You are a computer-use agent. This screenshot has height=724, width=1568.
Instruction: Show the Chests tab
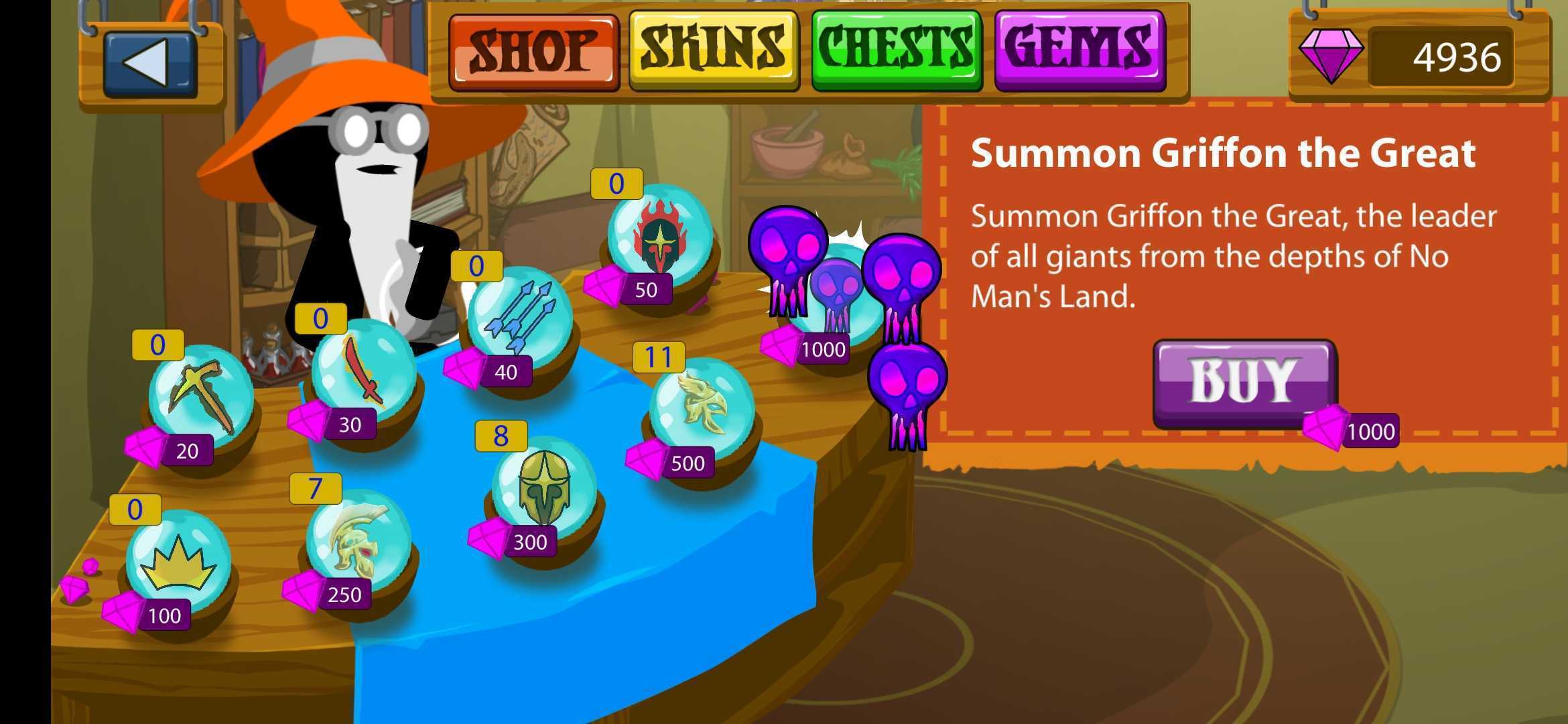tap(897, 50)
